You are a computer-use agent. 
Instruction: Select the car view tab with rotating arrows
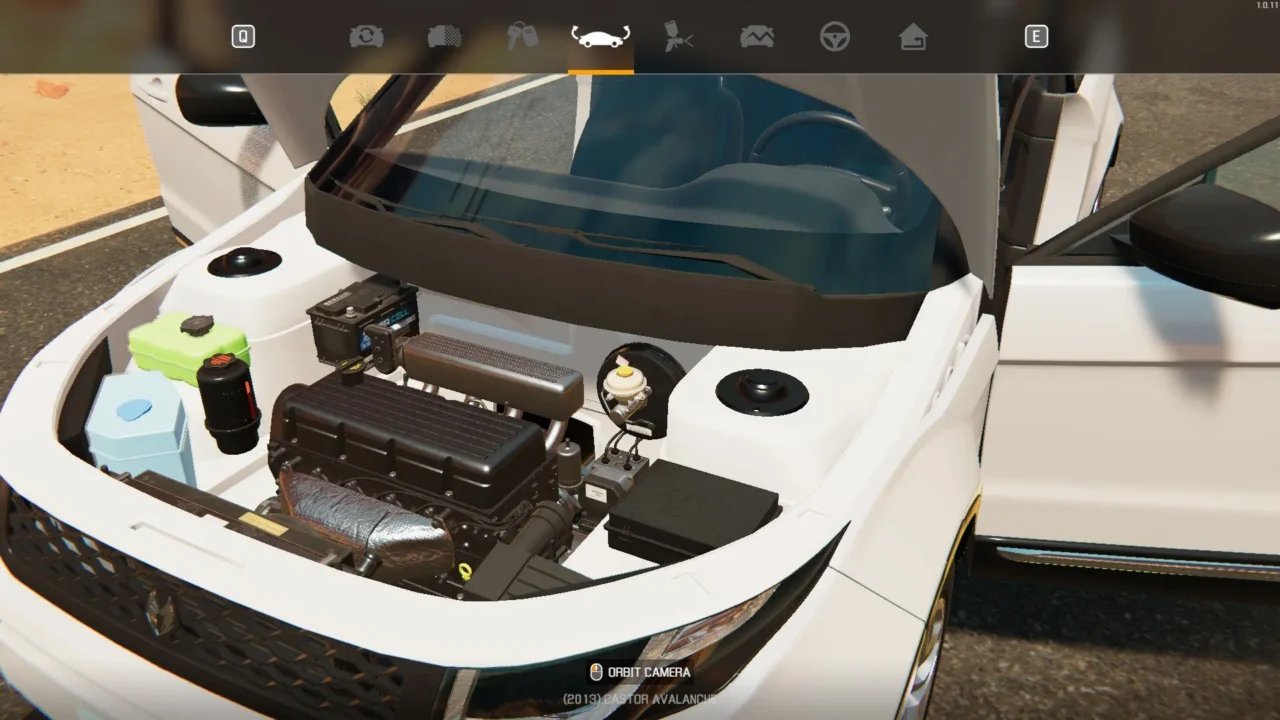[600, 37]
